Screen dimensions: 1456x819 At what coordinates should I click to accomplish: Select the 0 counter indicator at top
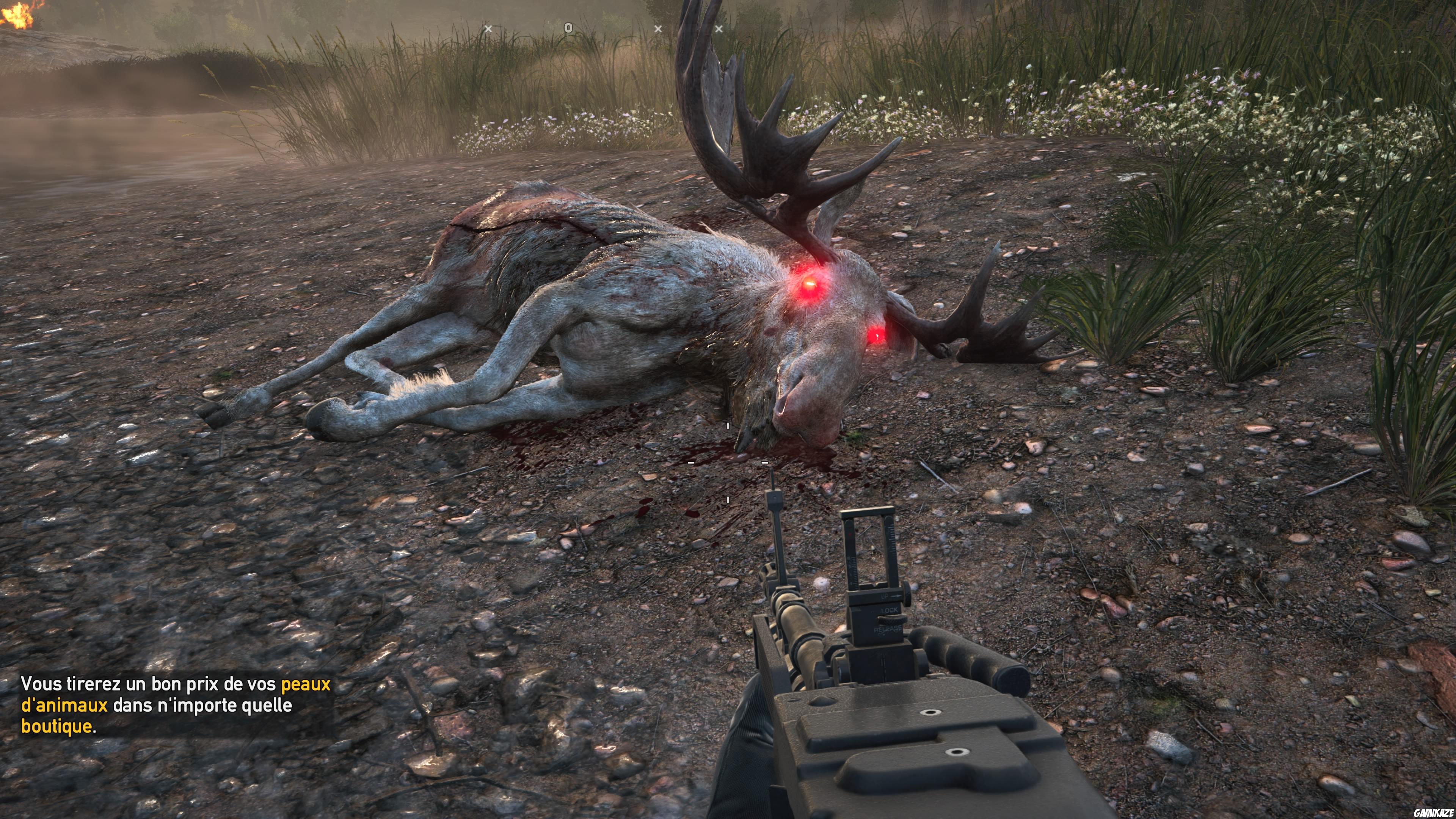click(569, 27)
